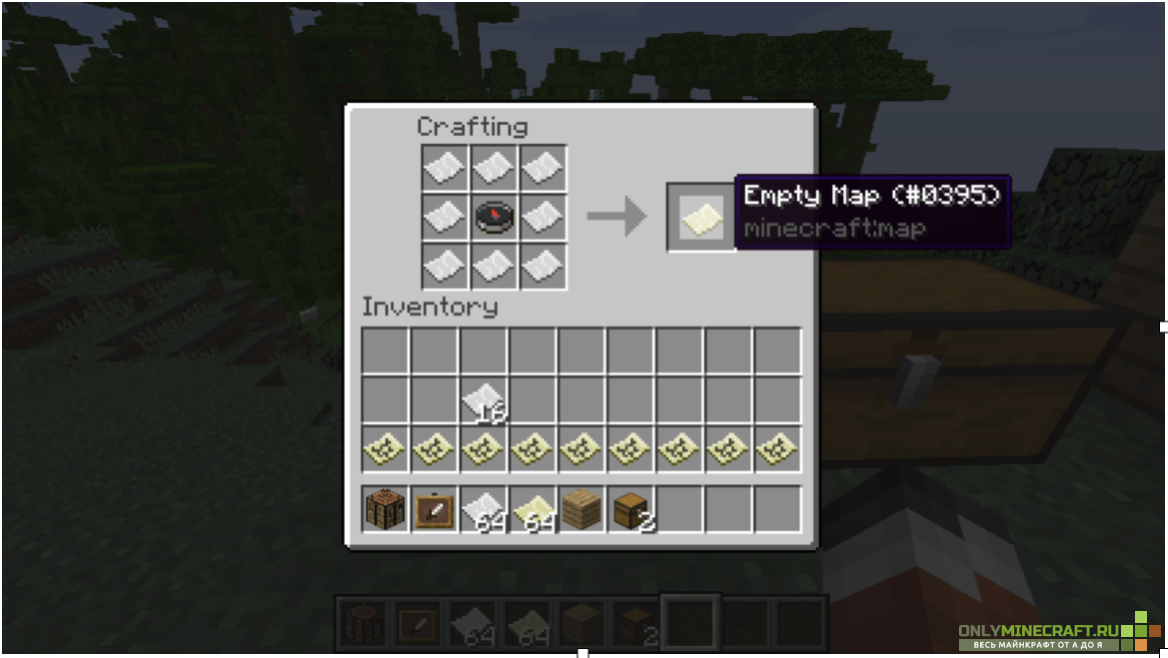Screen dimensions: 1168x658
Task: Select the stack of 16 paper in the inventory
Action: (484, 400)
